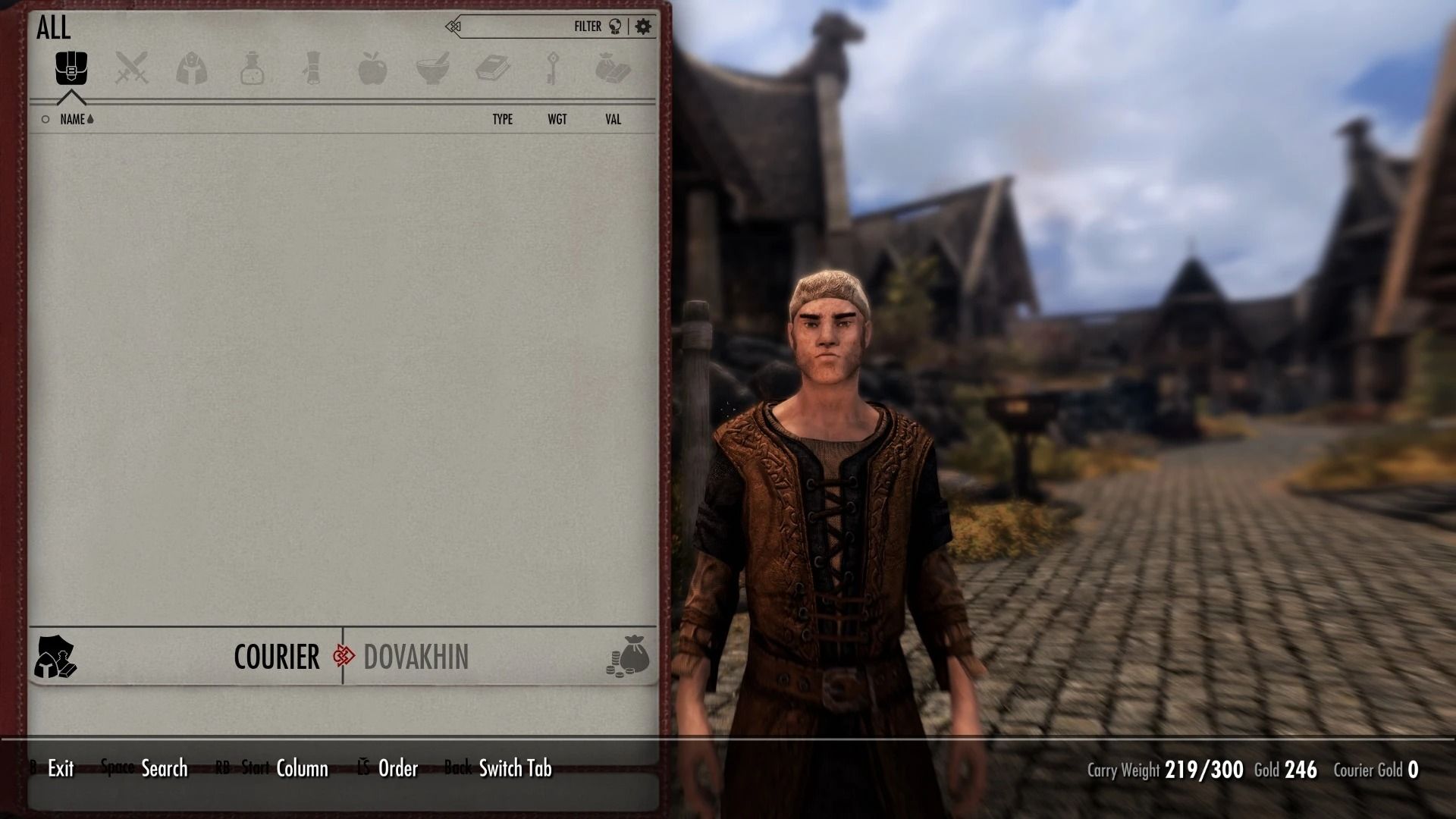Viewport: 1456px width, 819px height.
Task: Sort by the TYPE column header
Action: tap(503, 119)
